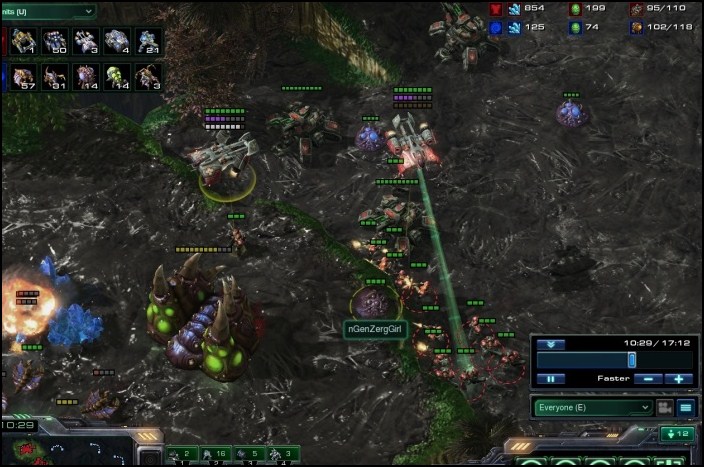This screenshot has width=704, height=467.
Task: Select control group 4 with 3 units
Action: point(281,455)
